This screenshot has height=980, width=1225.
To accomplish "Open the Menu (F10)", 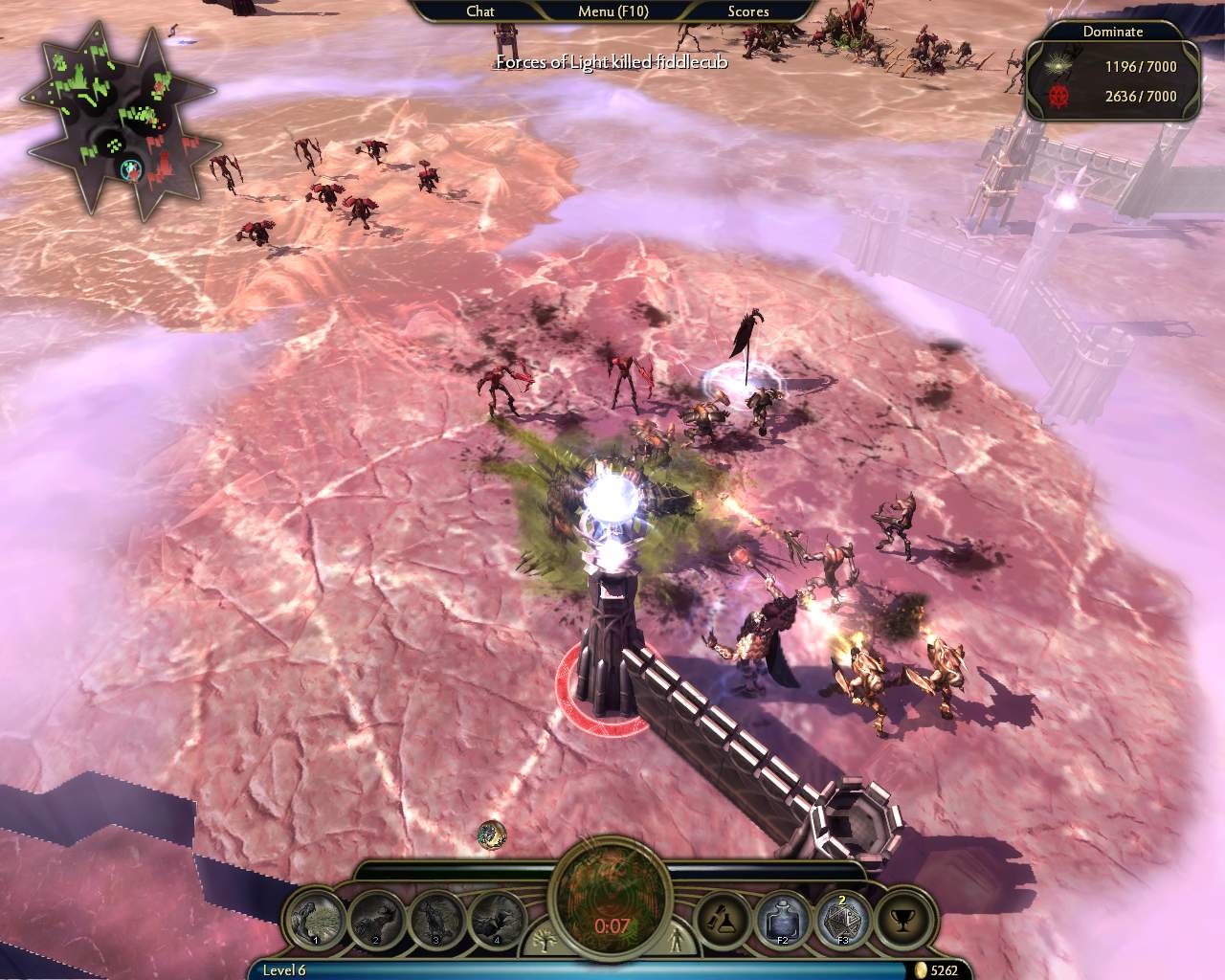I will (x=611, y=11).
